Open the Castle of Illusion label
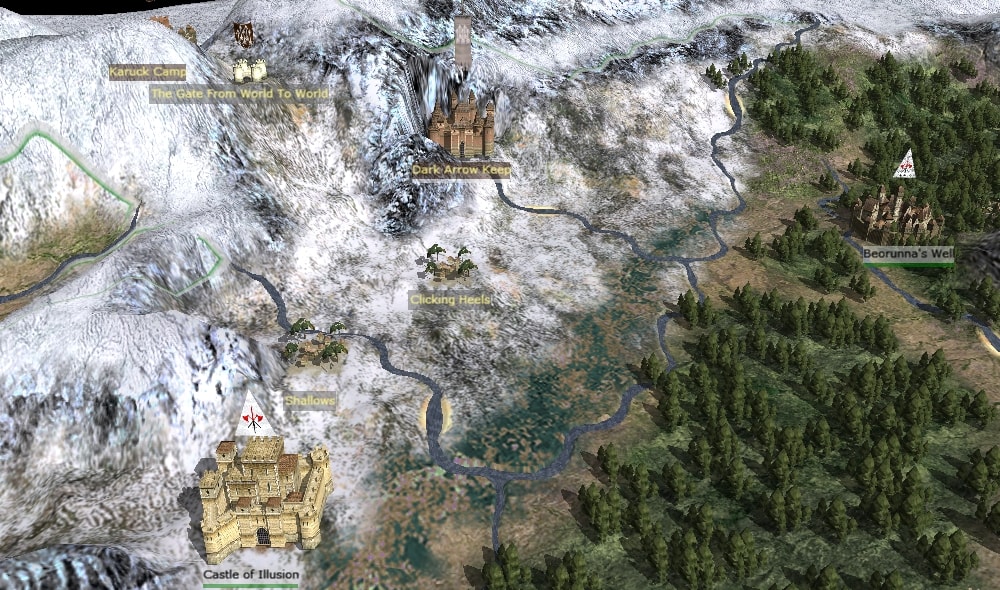The image size is (1000, 590). point(251,575)
